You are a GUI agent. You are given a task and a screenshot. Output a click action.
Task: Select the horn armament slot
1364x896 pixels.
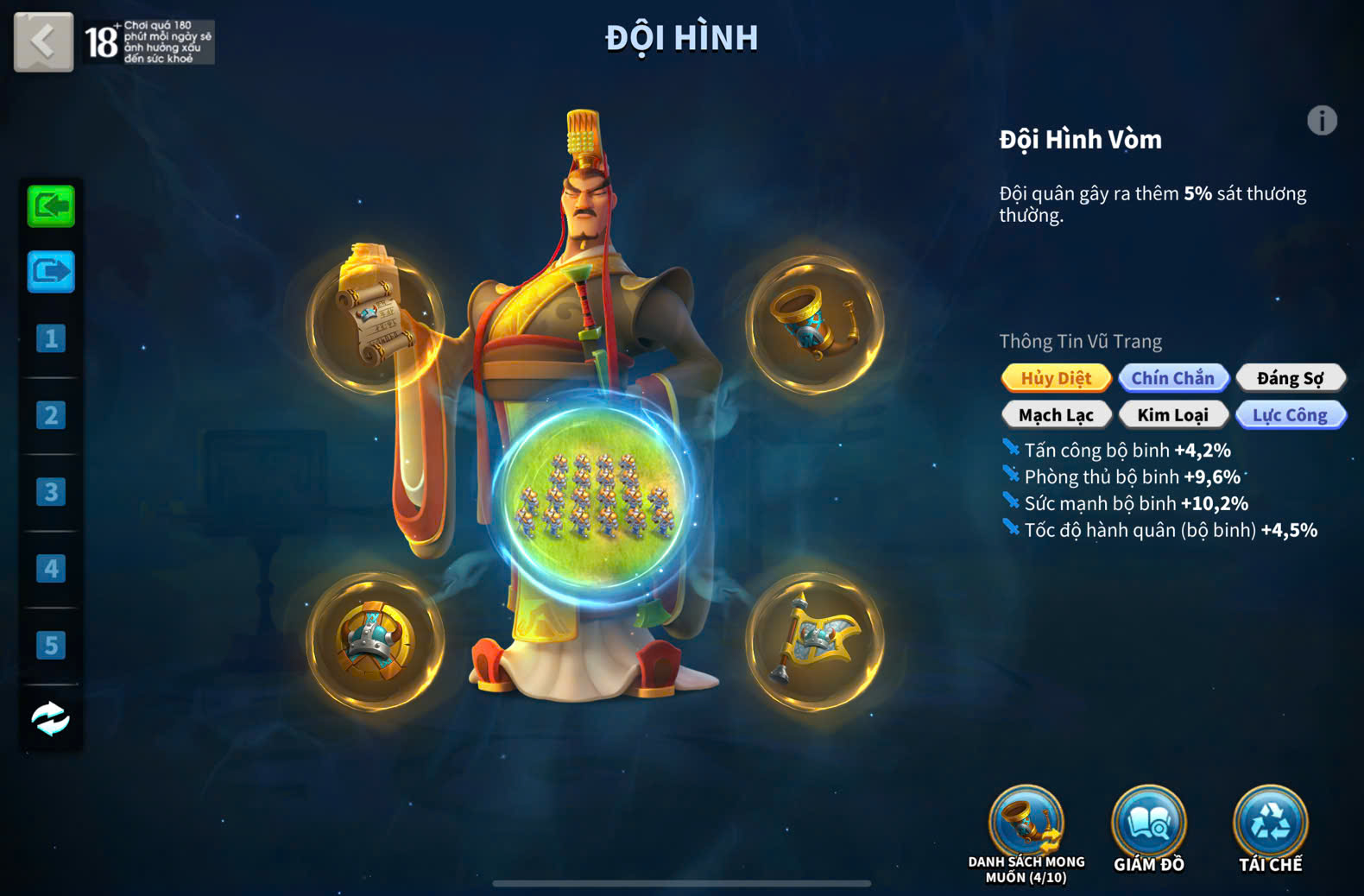click(814, 323)
